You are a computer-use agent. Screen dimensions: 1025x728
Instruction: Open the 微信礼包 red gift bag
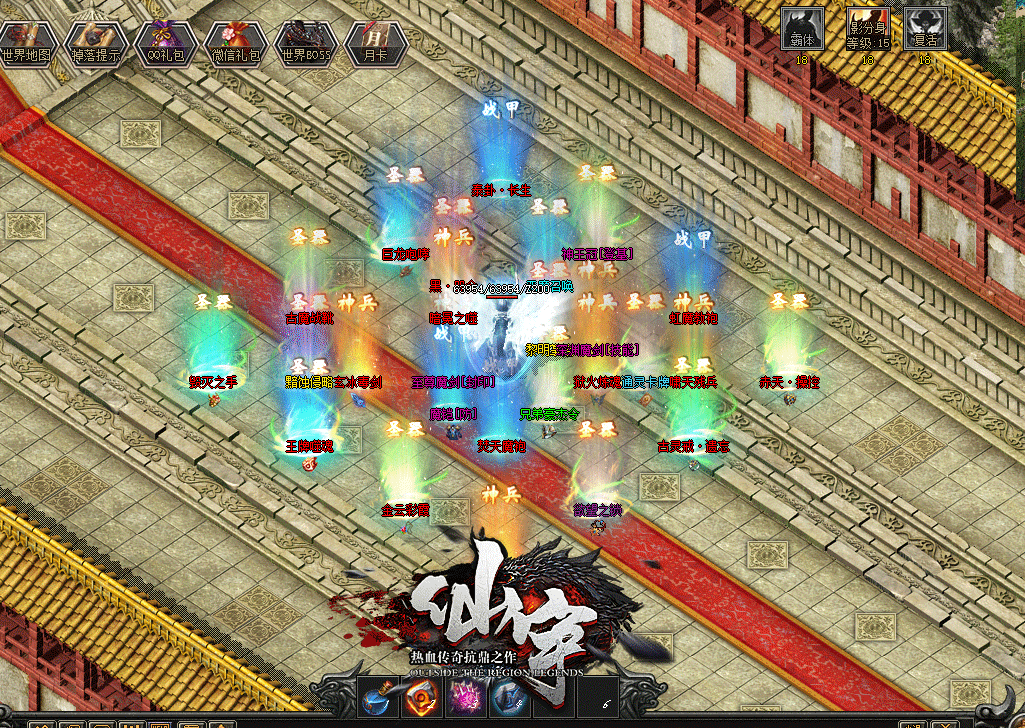tap(233, 42)
